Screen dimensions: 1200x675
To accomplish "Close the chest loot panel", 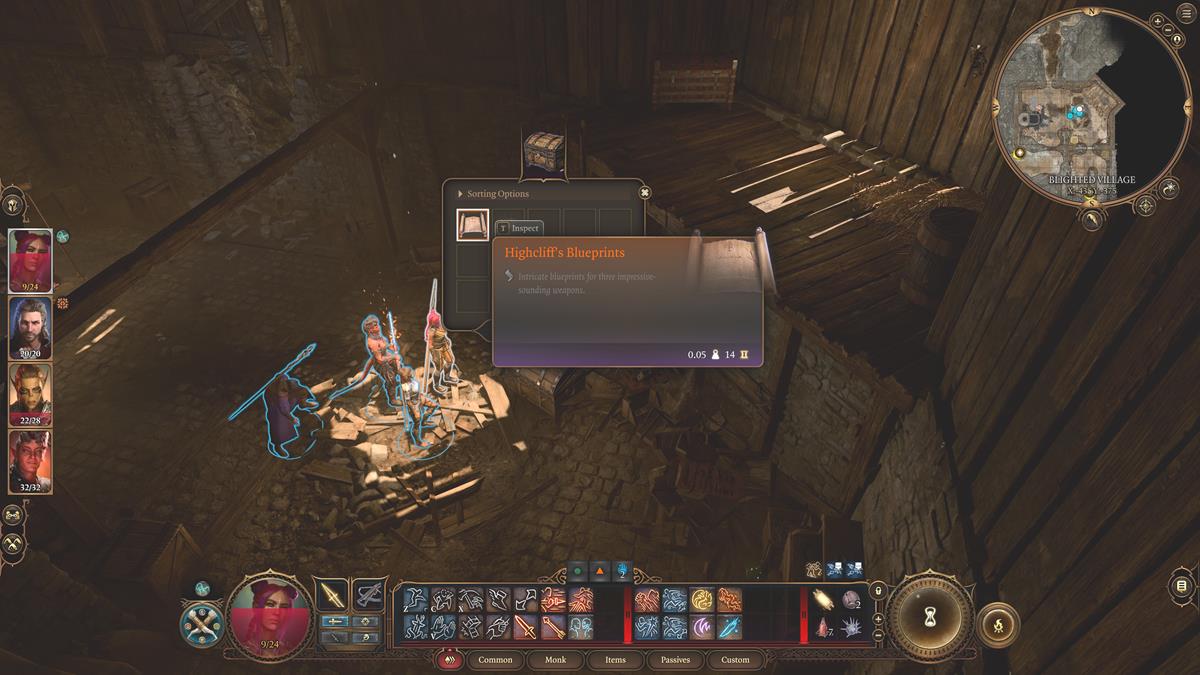I will click(x=645, y=193).
